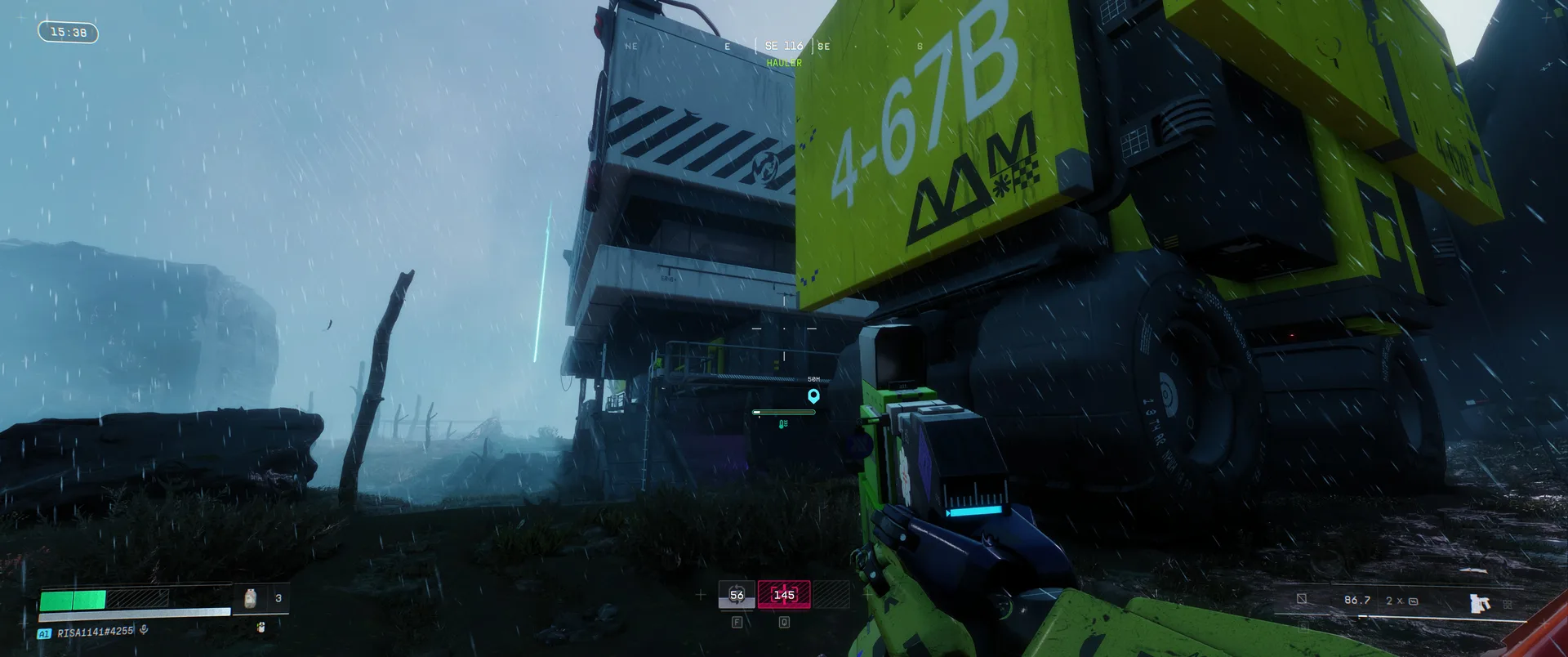Select the consumable item slot showing 3
The height and width of the screenshot is (657, 1568).
[261, 598]
